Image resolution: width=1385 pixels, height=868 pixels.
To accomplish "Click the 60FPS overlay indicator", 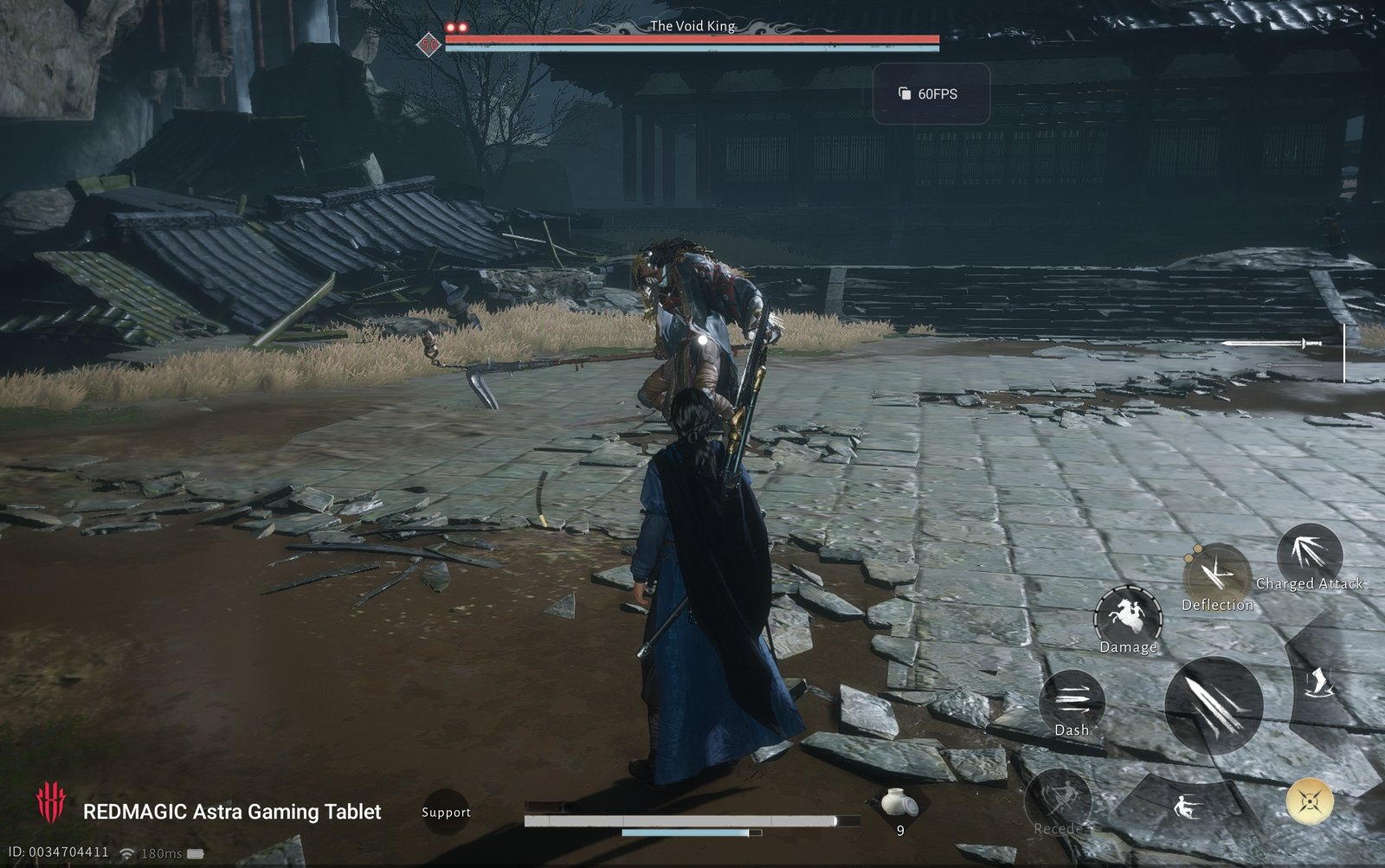I will tap(931, 93).
